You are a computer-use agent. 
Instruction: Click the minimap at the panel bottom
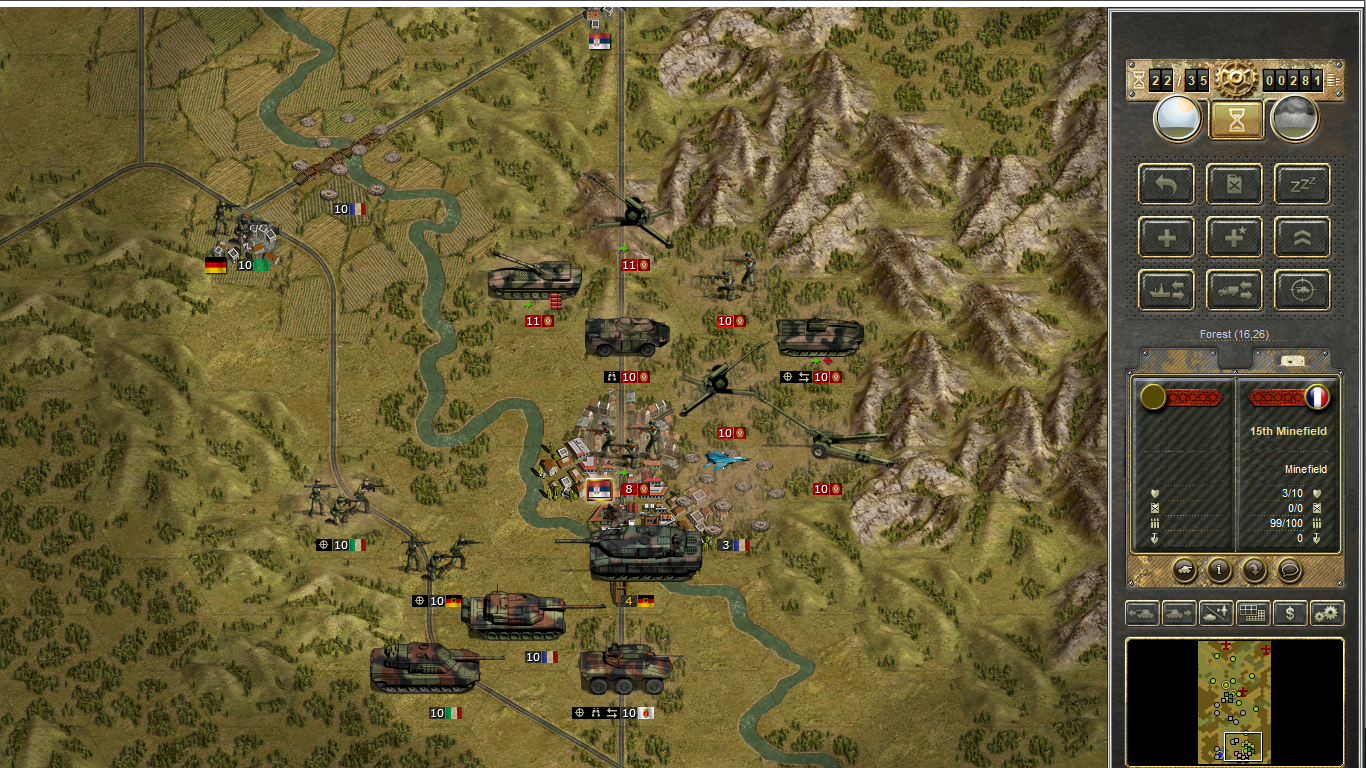click(x=1234, y=702)
